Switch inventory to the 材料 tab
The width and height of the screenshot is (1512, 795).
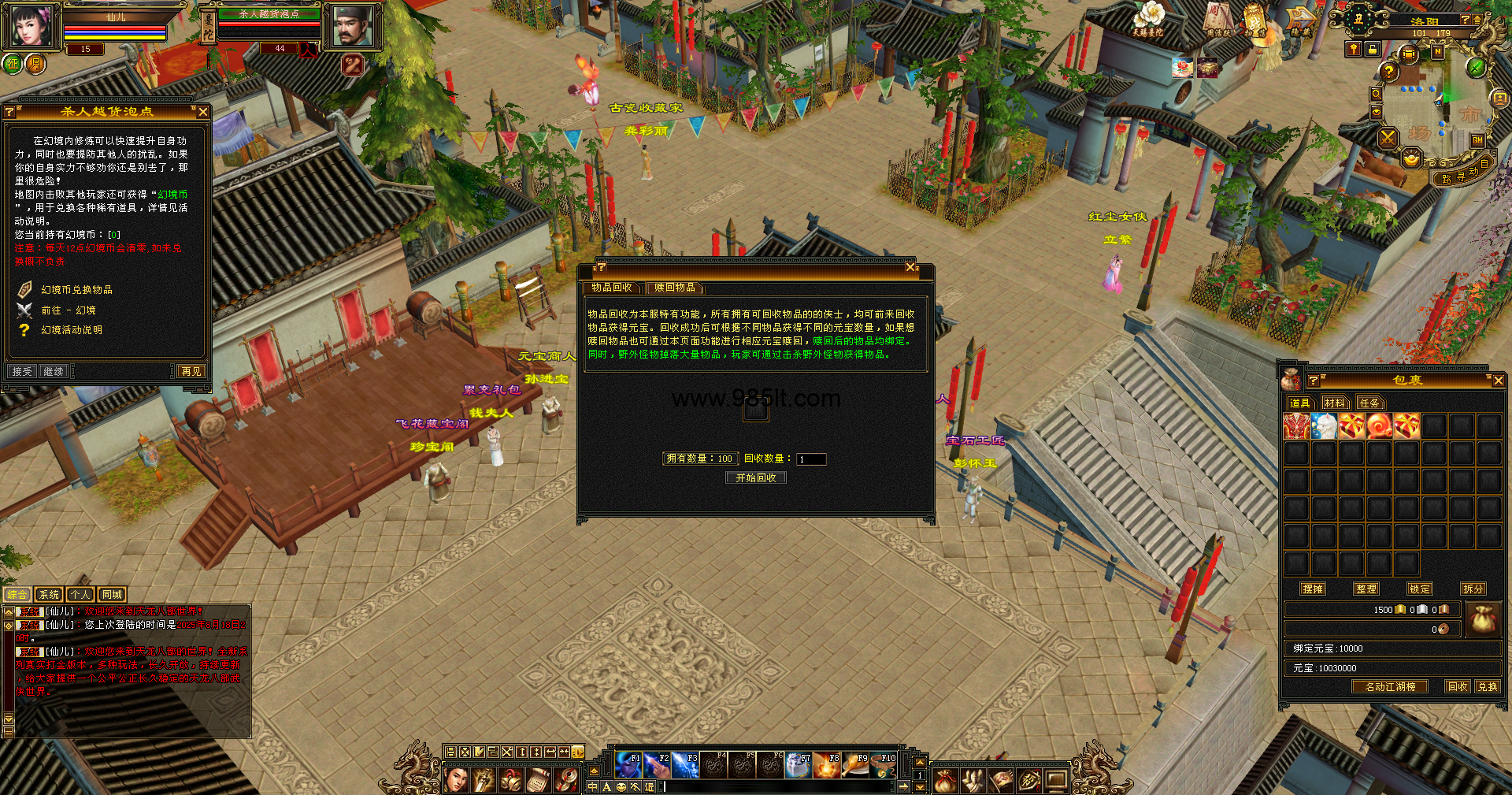pyautogui.click(x=1334, y=403)
